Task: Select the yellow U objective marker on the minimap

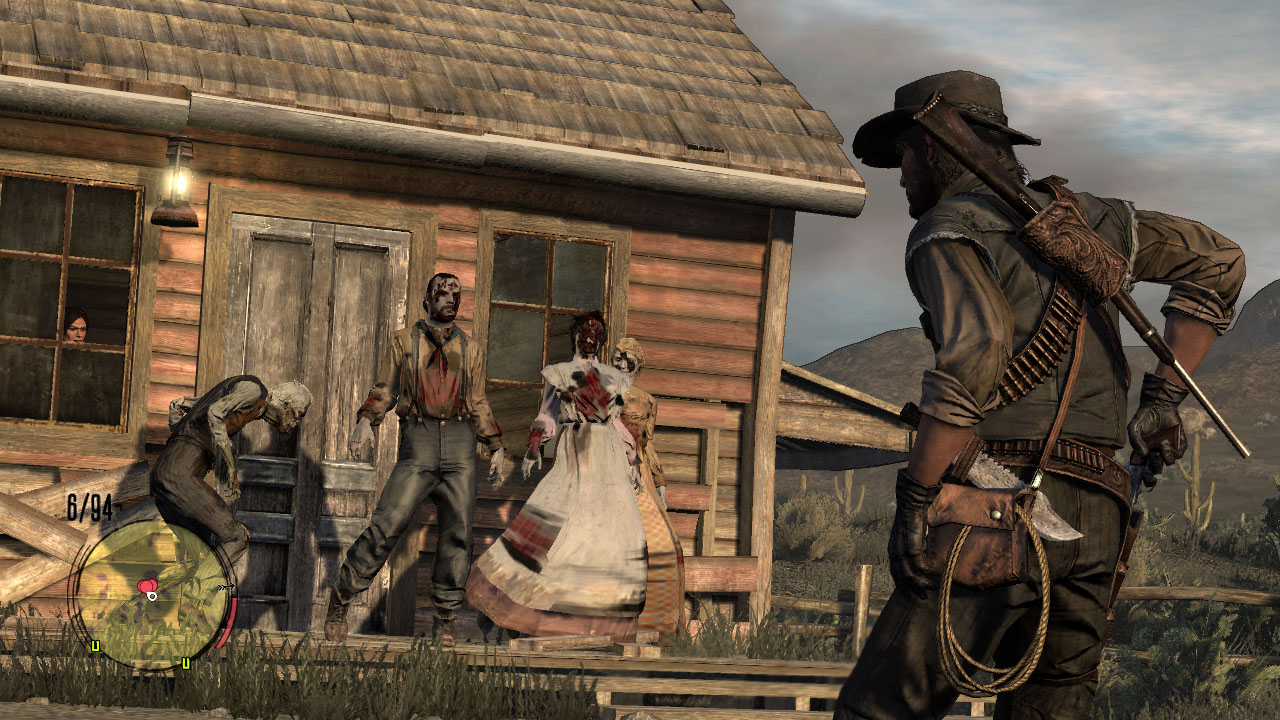Action: coord(95,645)
